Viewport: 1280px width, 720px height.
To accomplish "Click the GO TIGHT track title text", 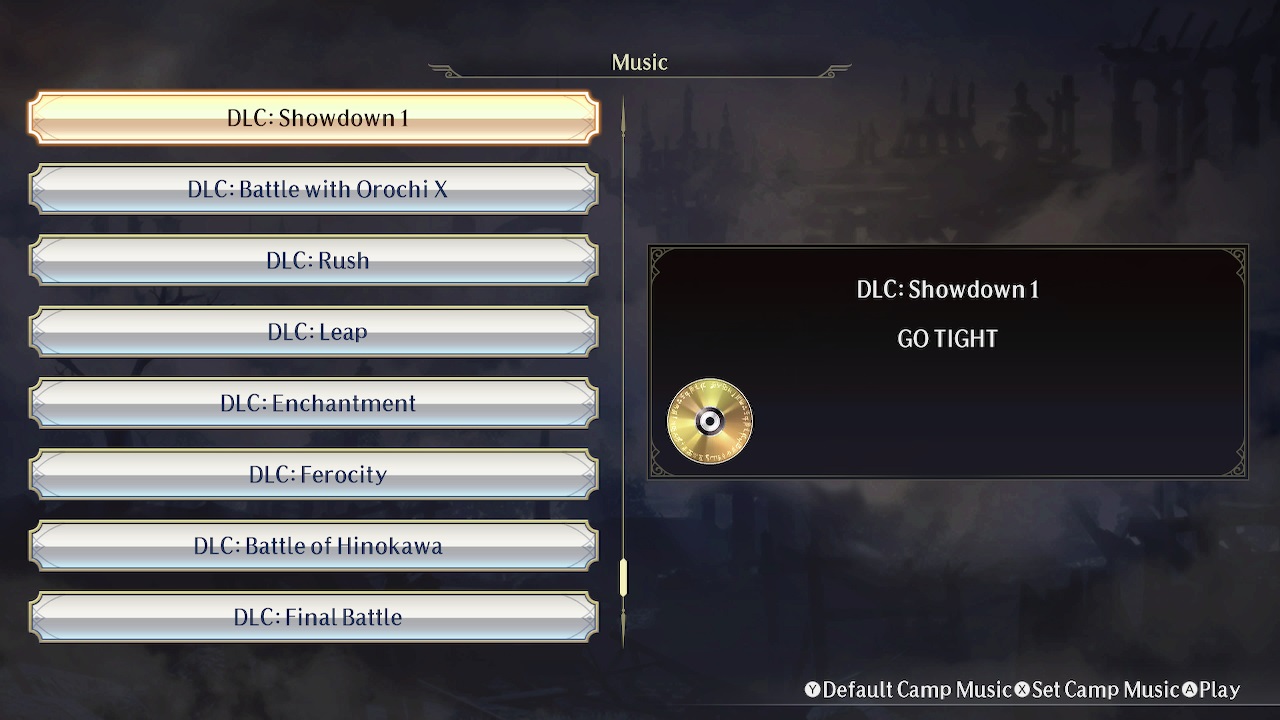I will coord(946,338).
